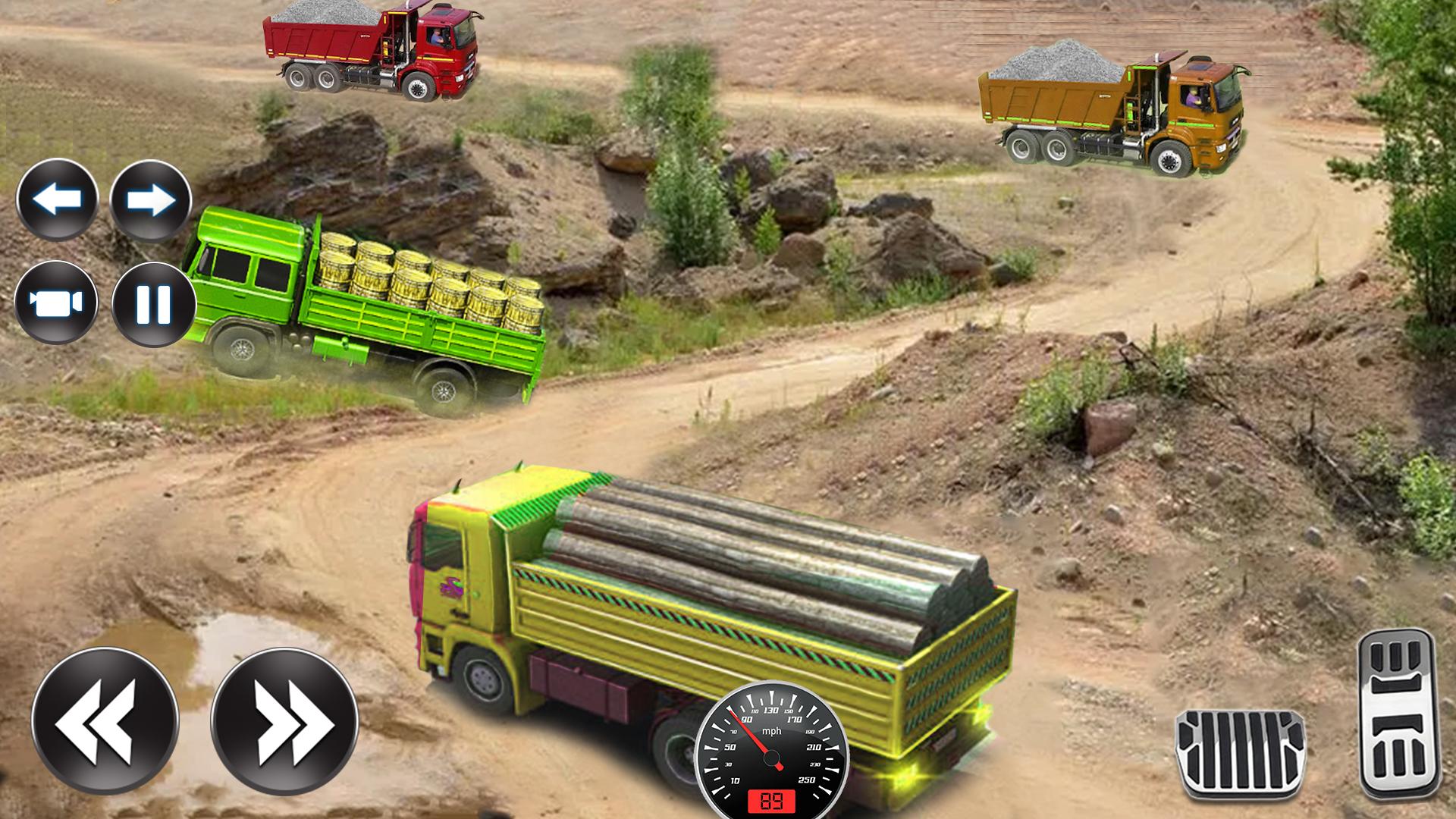Tap the left arrow steering button
The width and height of the screenshot is (1456, 819).
pos(58,200)
